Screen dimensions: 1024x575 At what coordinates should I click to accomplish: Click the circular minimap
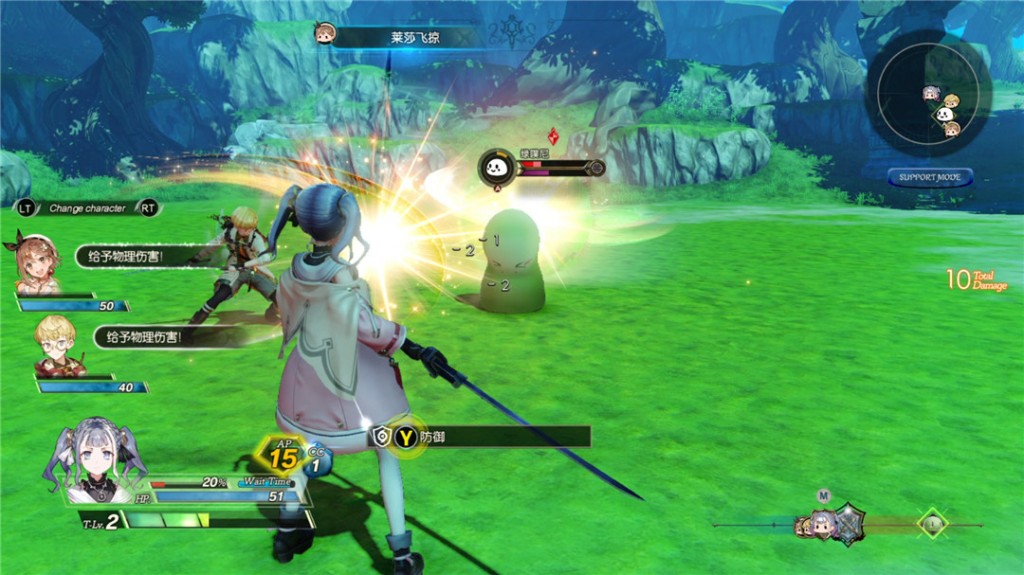(x=929, y=96)
